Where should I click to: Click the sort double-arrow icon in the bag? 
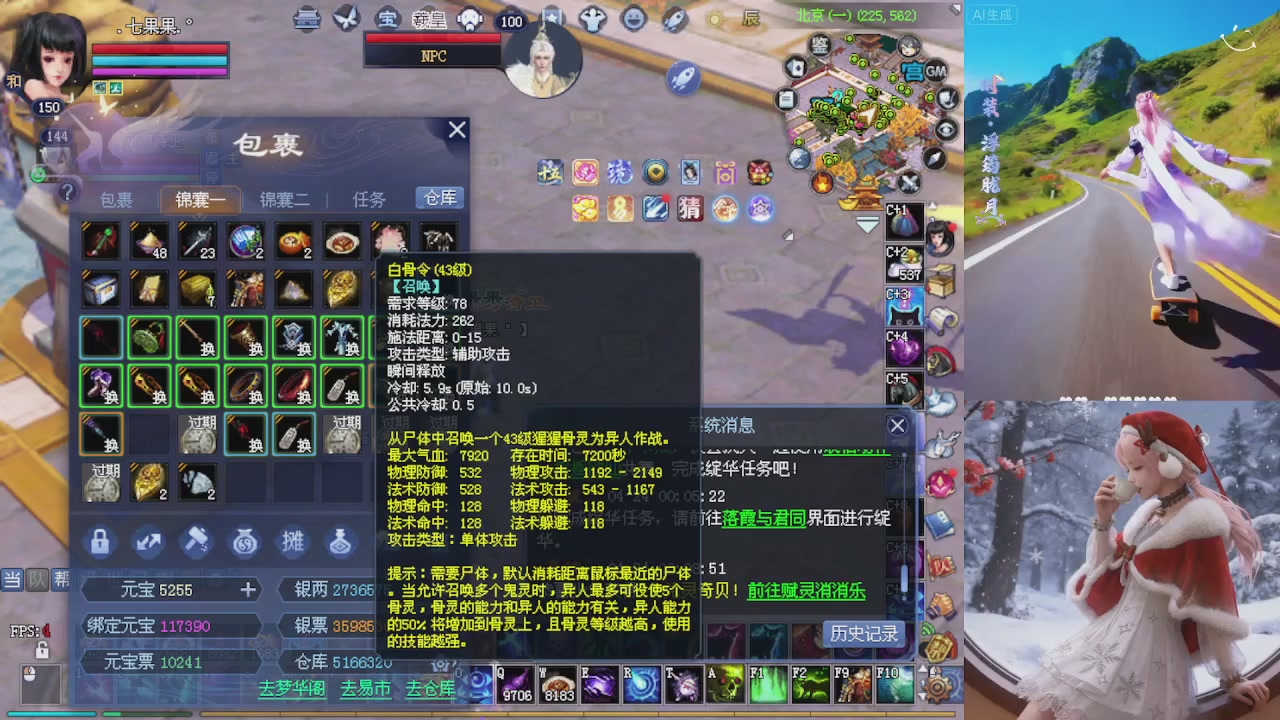point(147,541)
